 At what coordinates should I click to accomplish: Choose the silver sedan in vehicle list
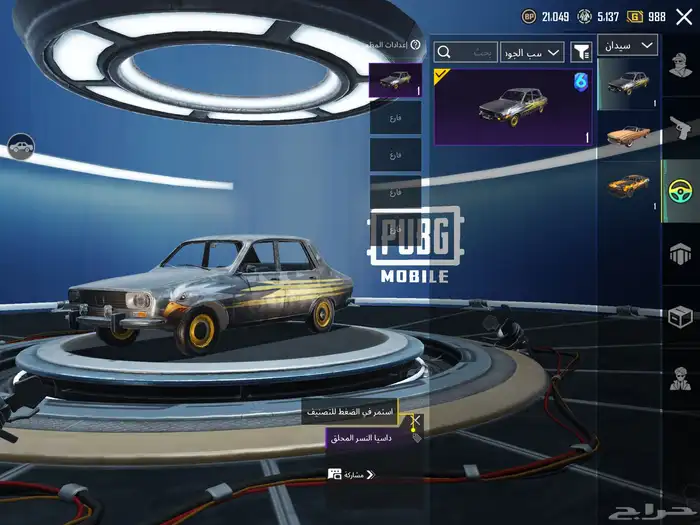[629, 83]
